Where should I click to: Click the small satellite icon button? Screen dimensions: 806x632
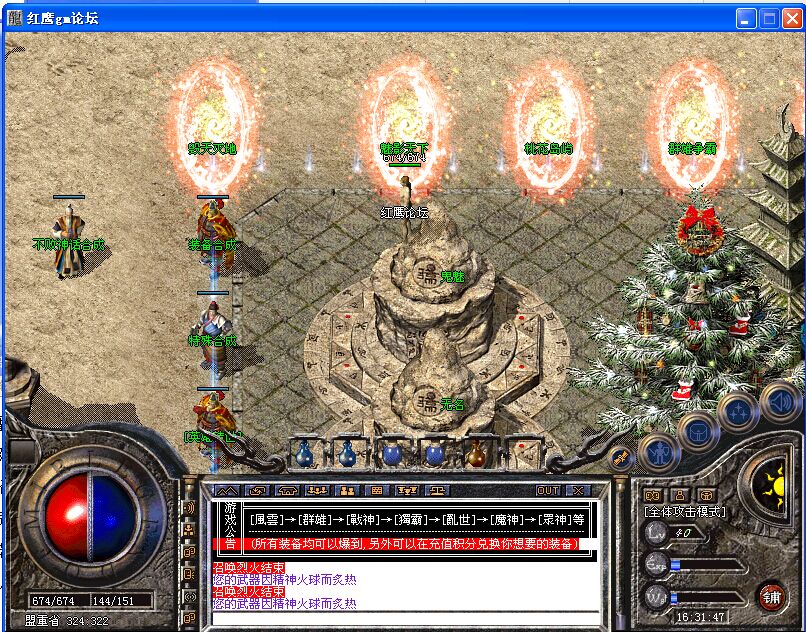coord(620,457)
